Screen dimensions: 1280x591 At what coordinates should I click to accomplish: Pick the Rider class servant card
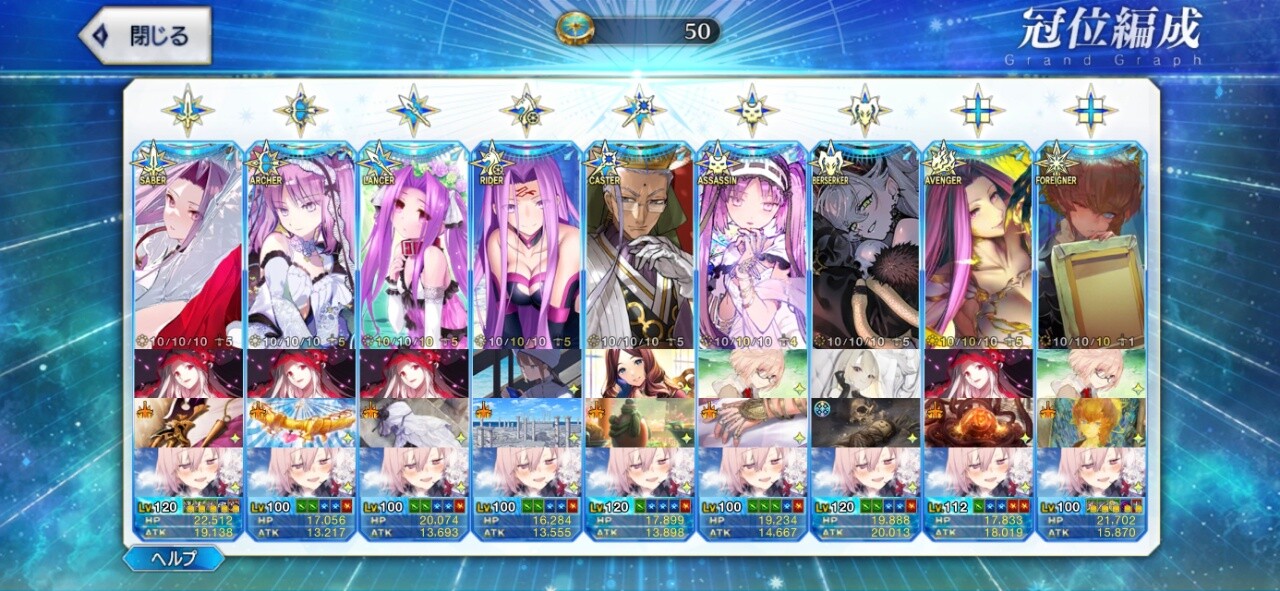(527, 245)
